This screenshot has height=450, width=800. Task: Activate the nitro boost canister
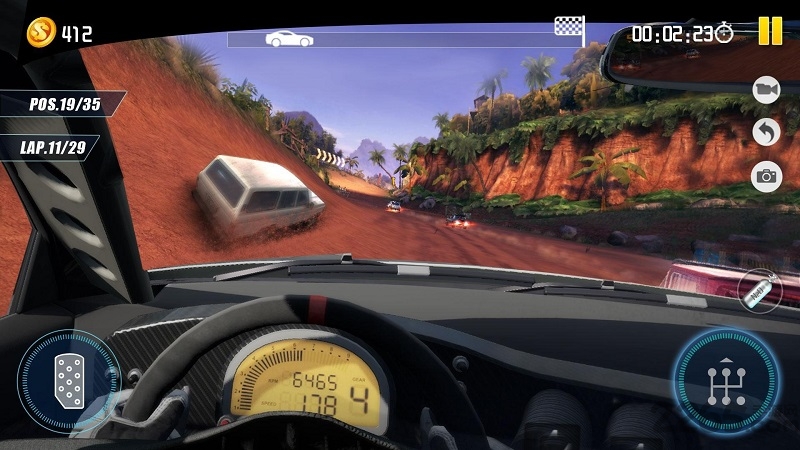point(760,290)
